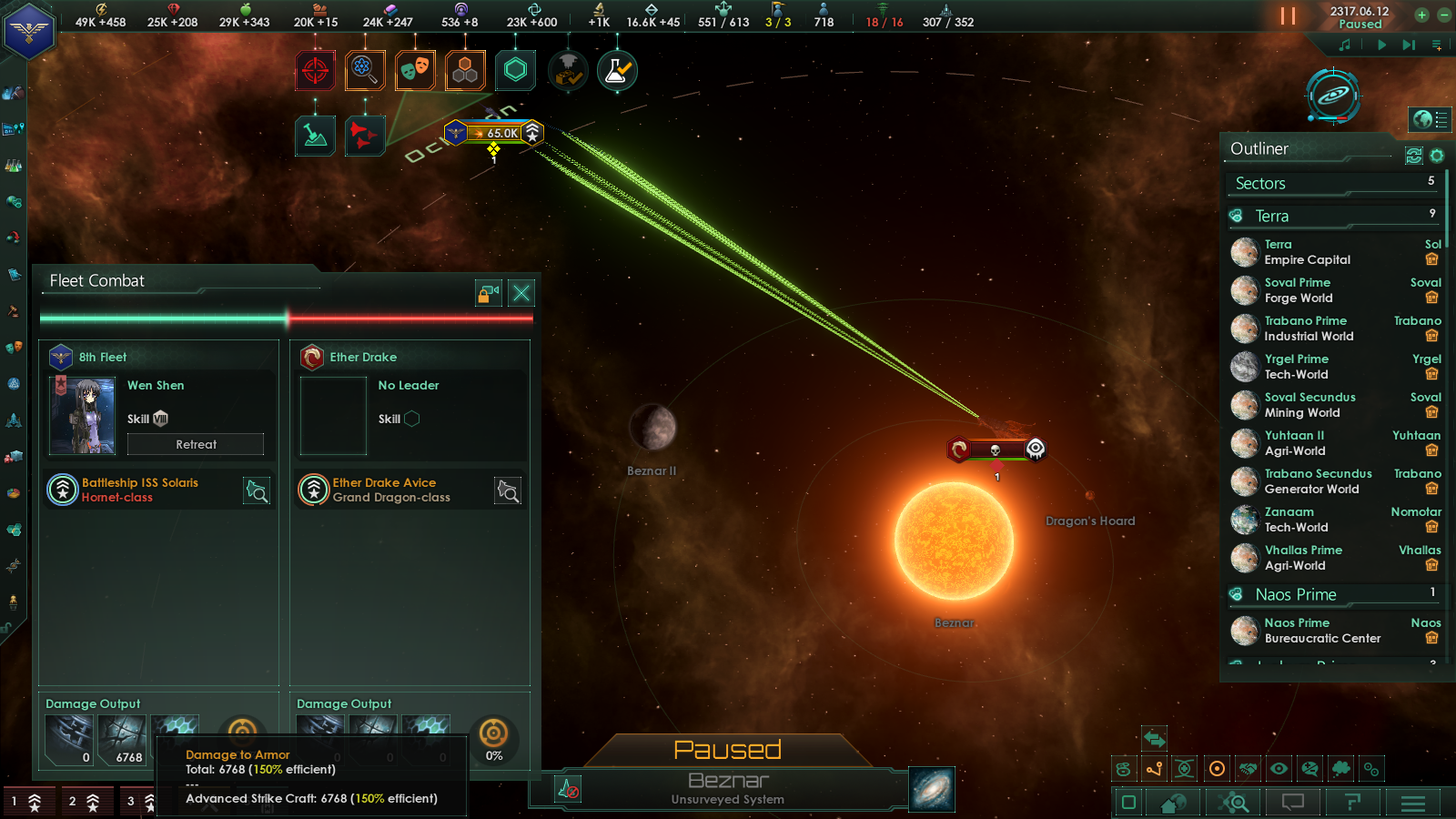
Task: Select control group 1 fleet tab
Action: [x=27, y=802]
